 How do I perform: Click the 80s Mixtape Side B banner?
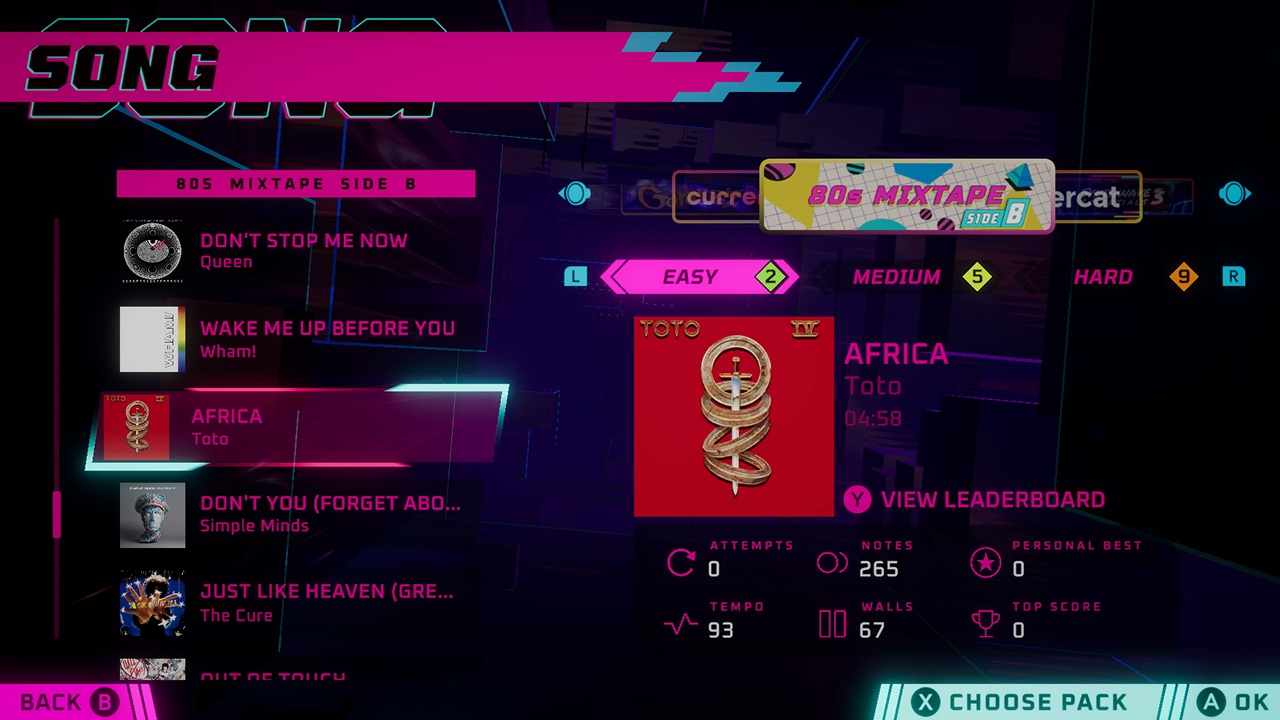pos(906,196)
